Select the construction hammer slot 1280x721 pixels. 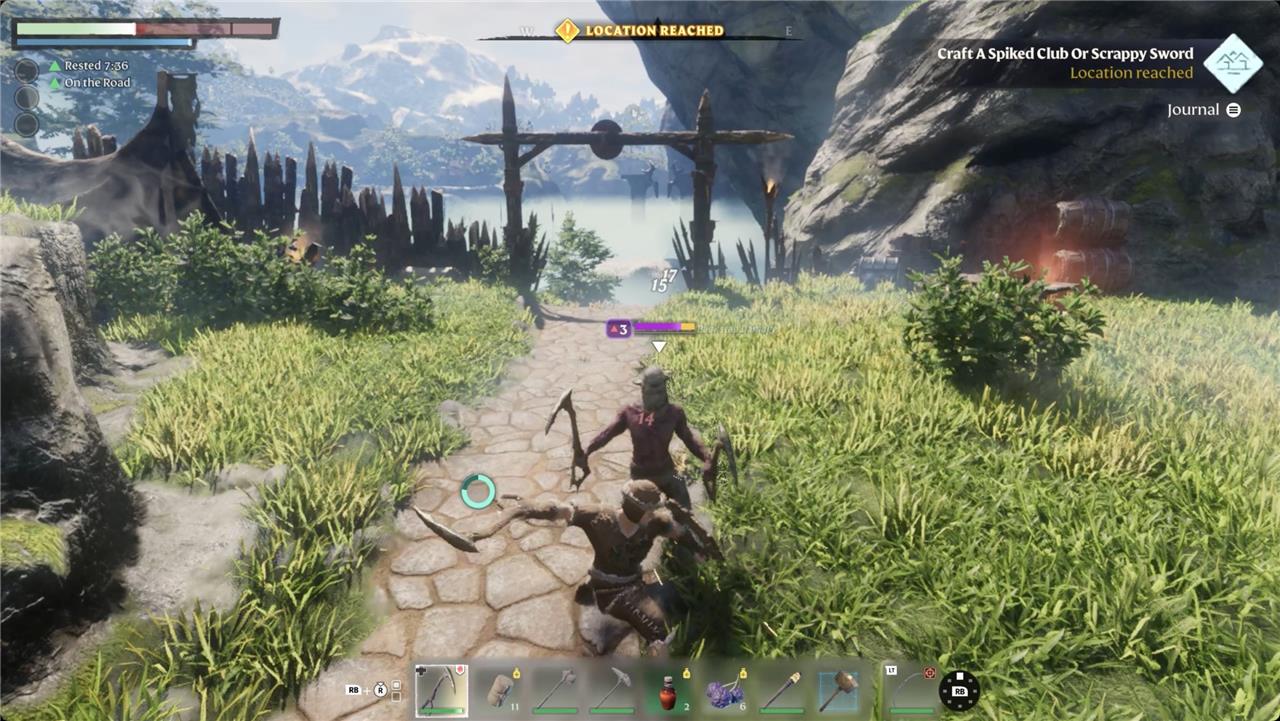838,690
